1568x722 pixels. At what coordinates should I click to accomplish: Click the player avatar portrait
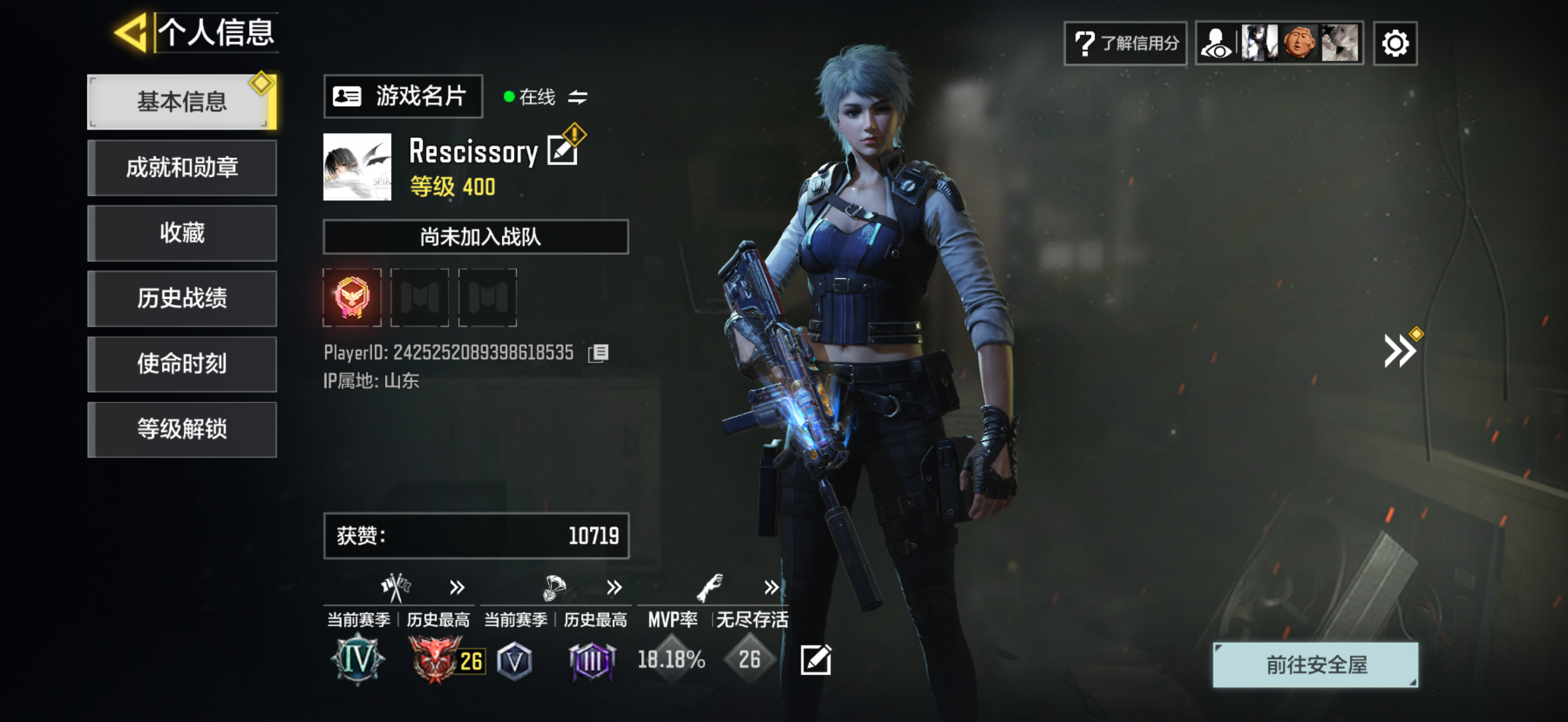point(356,167)
